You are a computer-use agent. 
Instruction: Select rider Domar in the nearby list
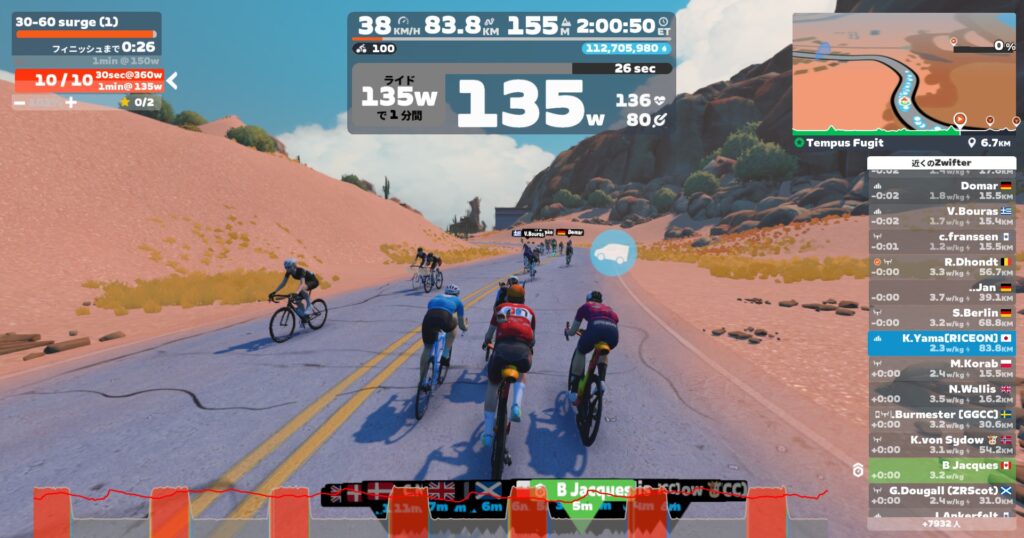(x=941, y=190)
